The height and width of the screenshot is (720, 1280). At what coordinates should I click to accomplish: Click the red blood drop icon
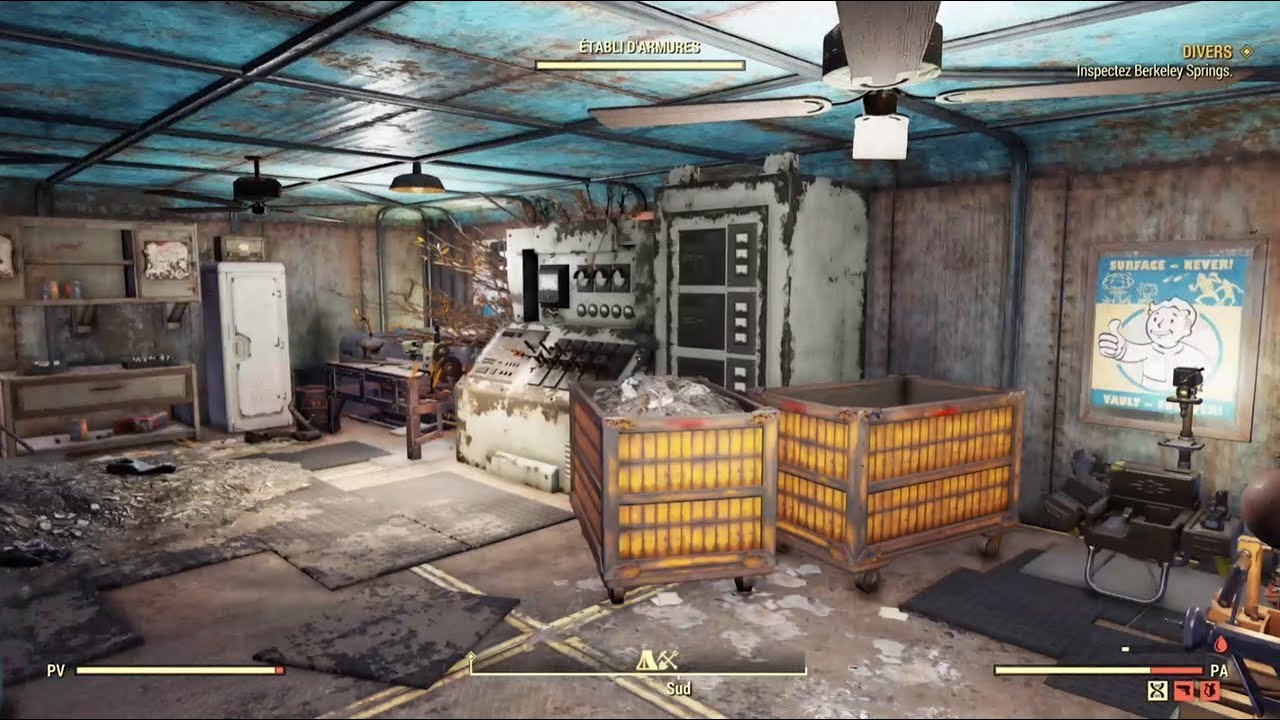pos(1221,645)
